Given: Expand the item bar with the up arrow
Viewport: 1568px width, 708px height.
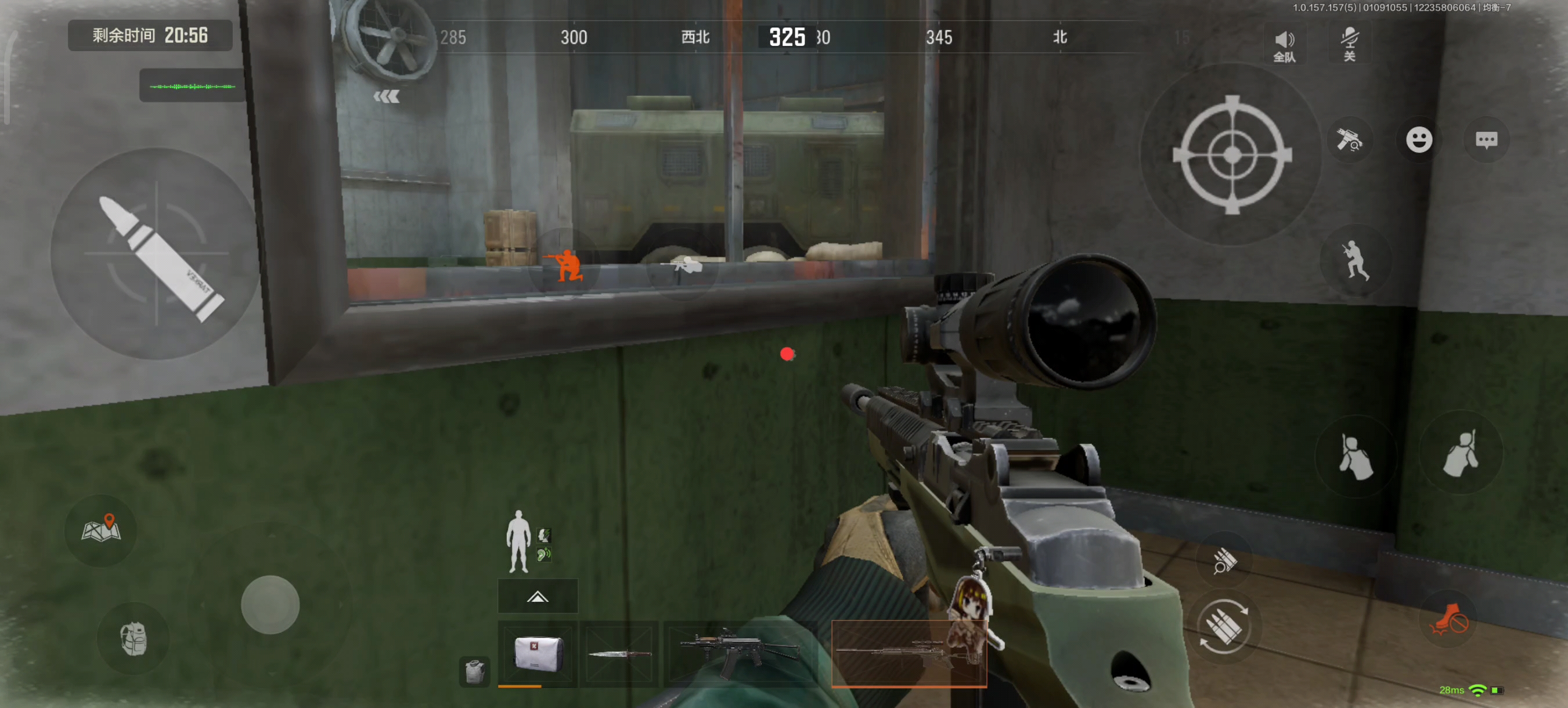Looking at the screenshot, I should coord(537,597).
